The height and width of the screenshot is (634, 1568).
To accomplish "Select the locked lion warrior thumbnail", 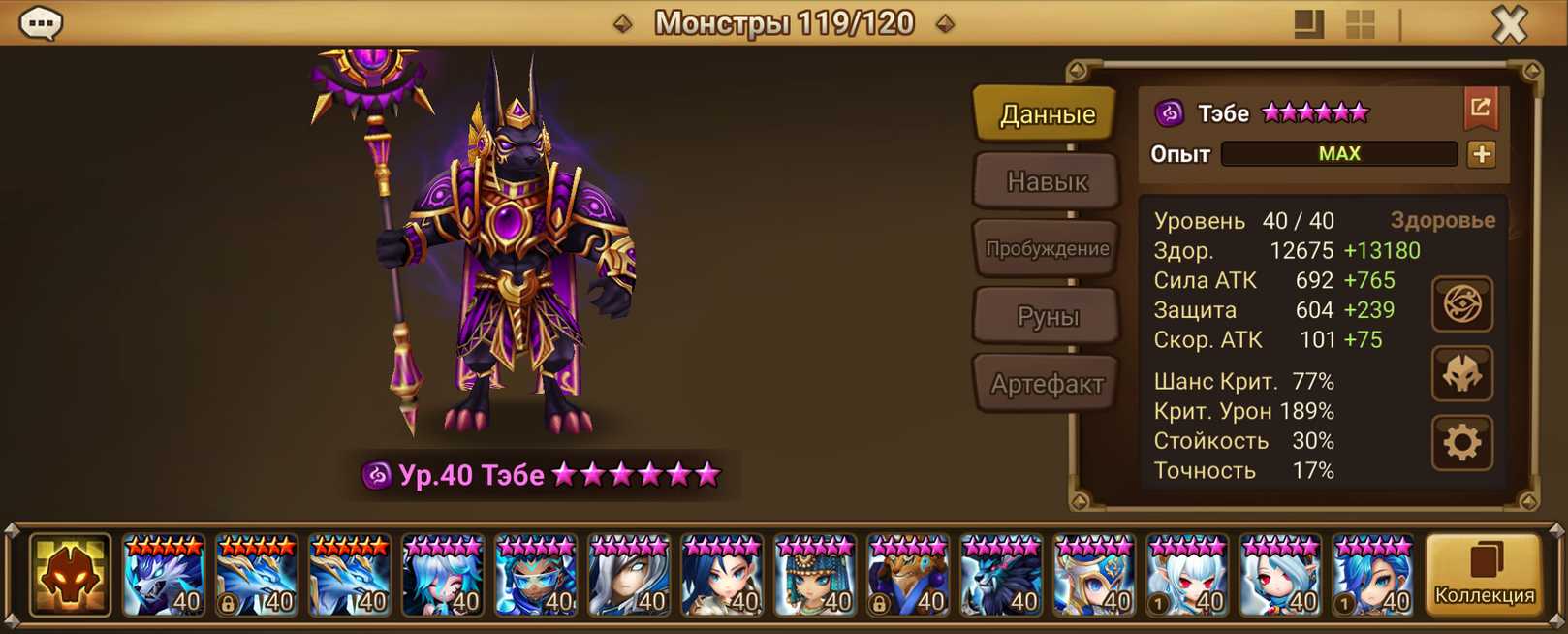I will [x=908, y=576].
